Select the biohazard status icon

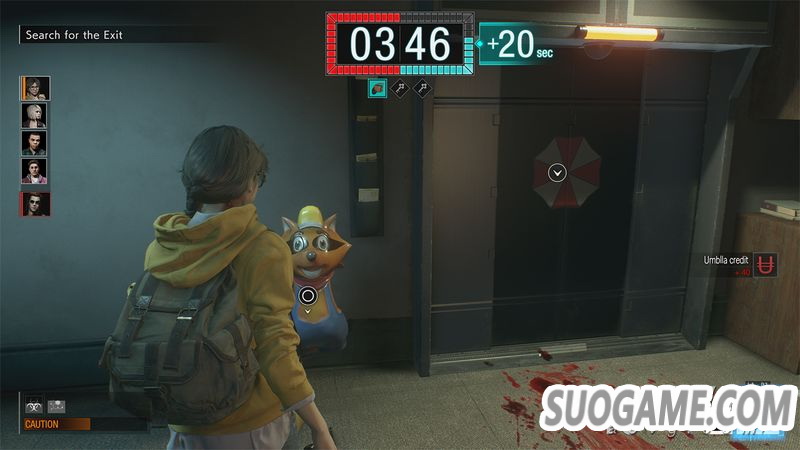[x=33, y=407]
